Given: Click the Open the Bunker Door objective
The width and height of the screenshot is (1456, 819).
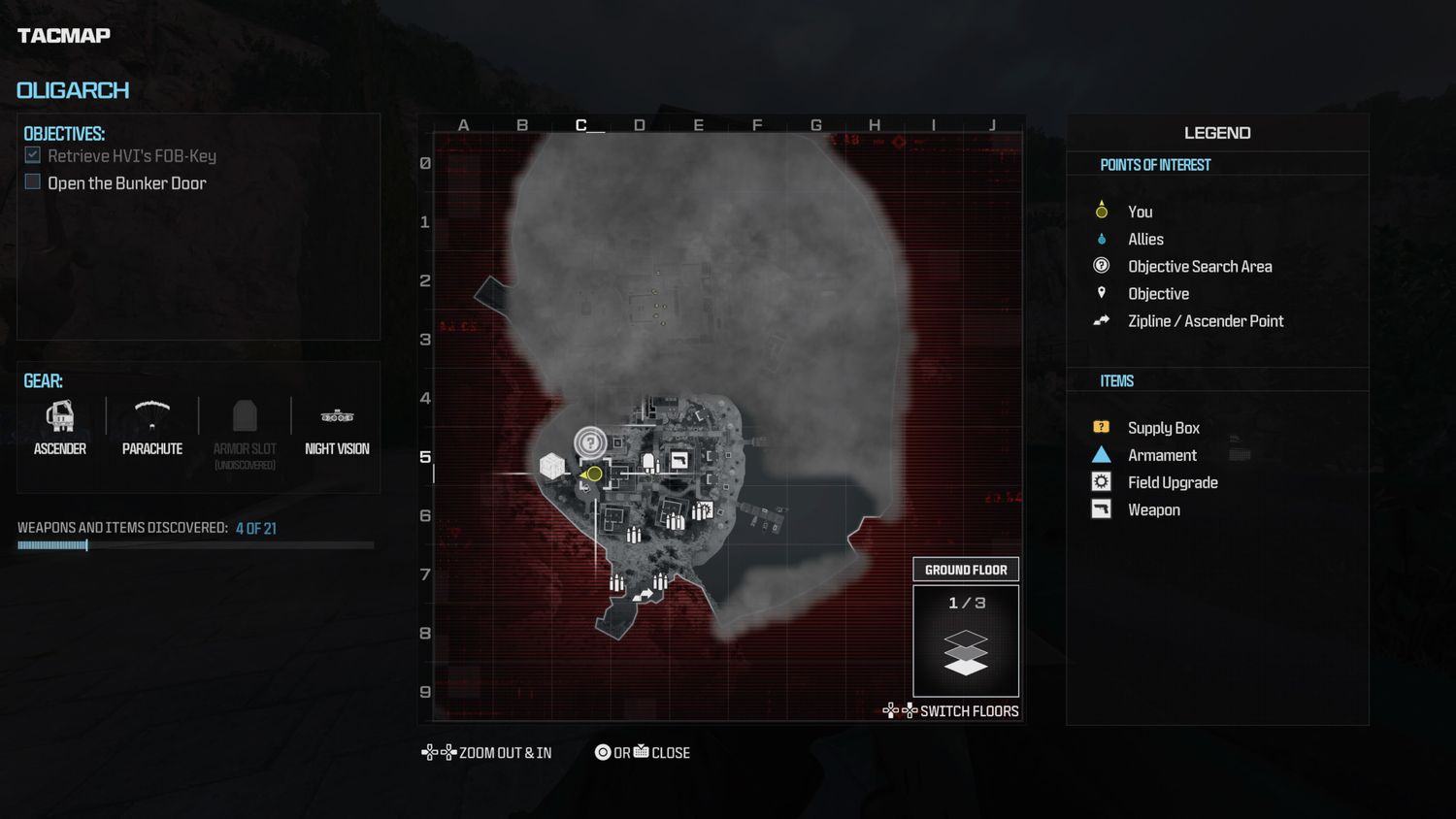Looking at the screenshot, I should (126, 183).
